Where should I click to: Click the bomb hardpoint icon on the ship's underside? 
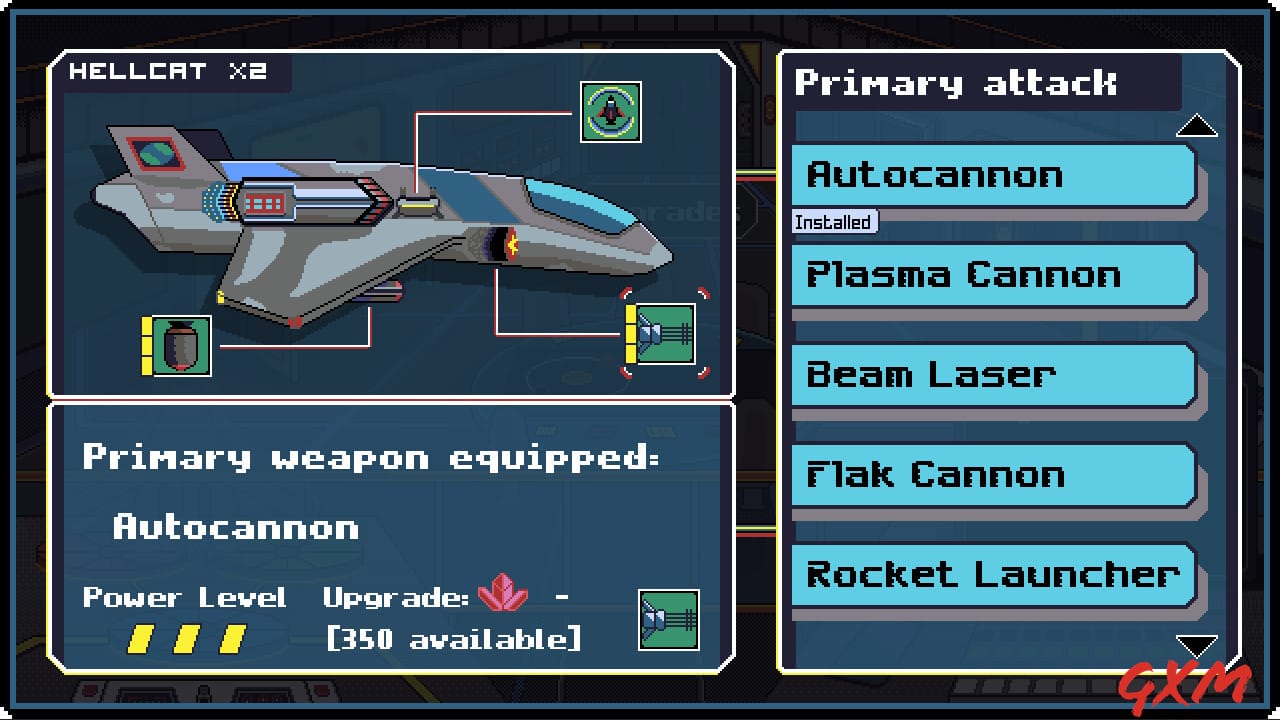(183, 348)
